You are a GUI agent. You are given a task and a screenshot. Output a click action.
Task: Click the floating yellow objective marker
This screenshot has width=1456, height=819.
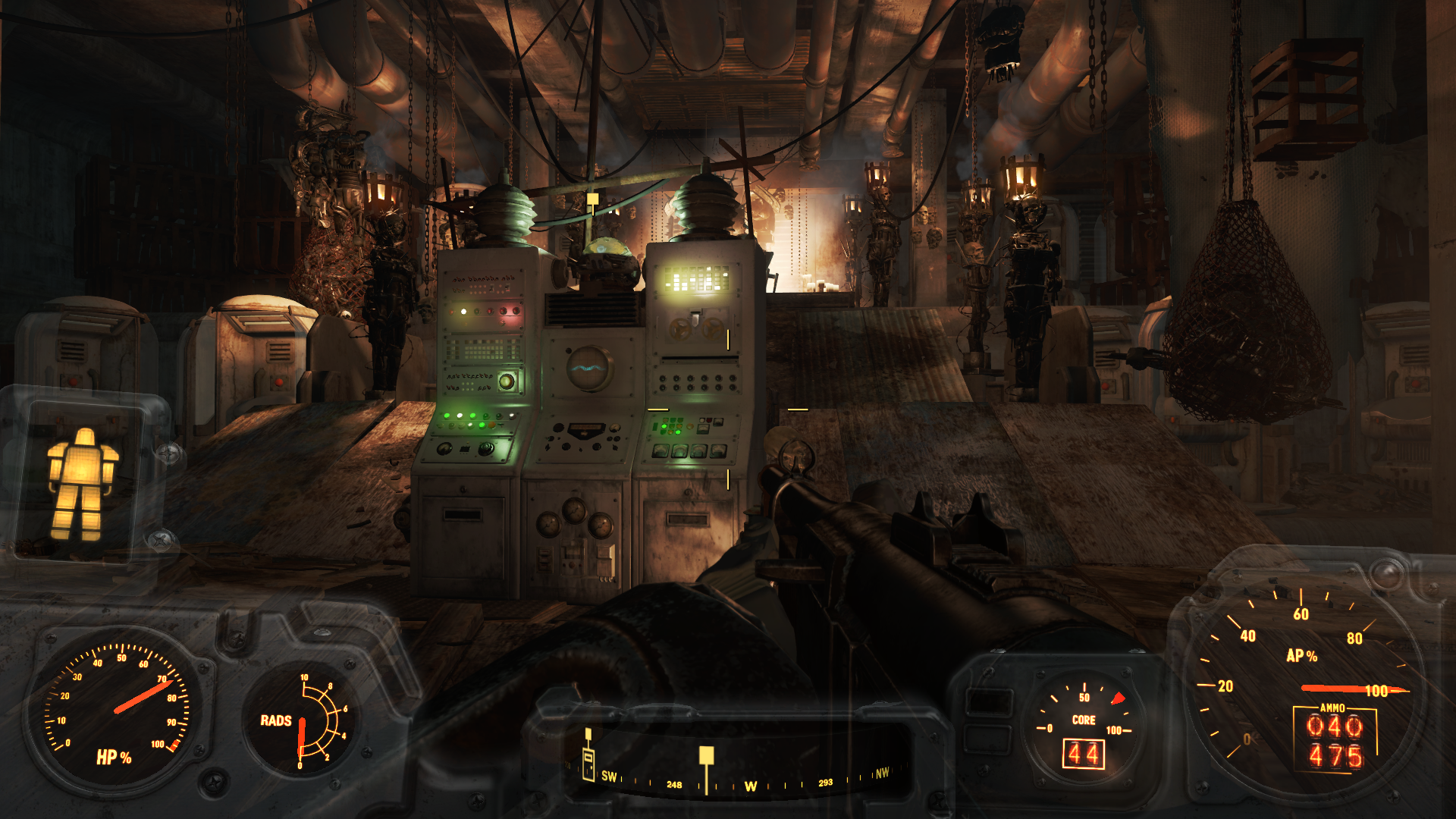592,199
